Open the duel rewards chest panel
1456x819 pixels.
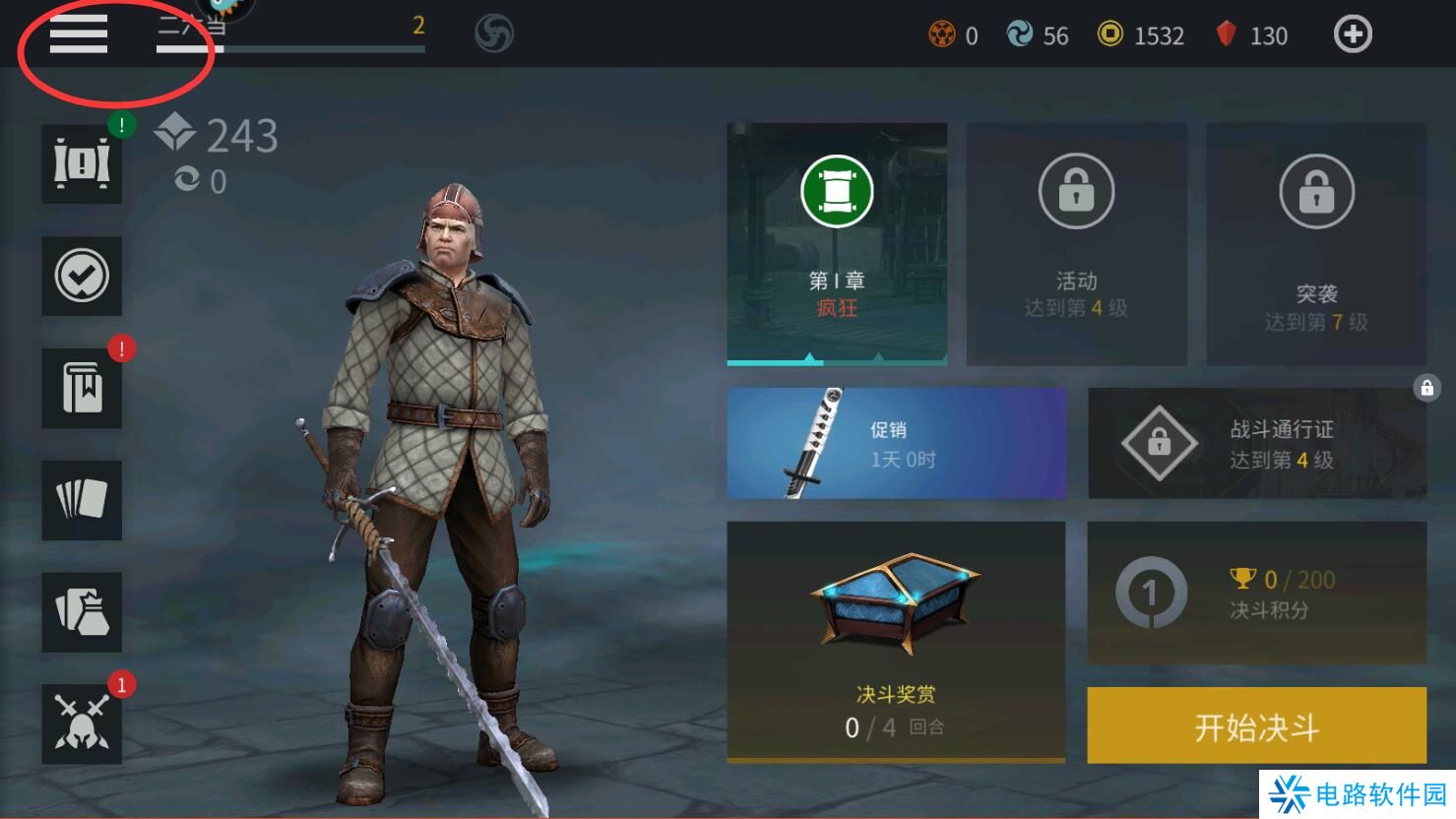895,641
